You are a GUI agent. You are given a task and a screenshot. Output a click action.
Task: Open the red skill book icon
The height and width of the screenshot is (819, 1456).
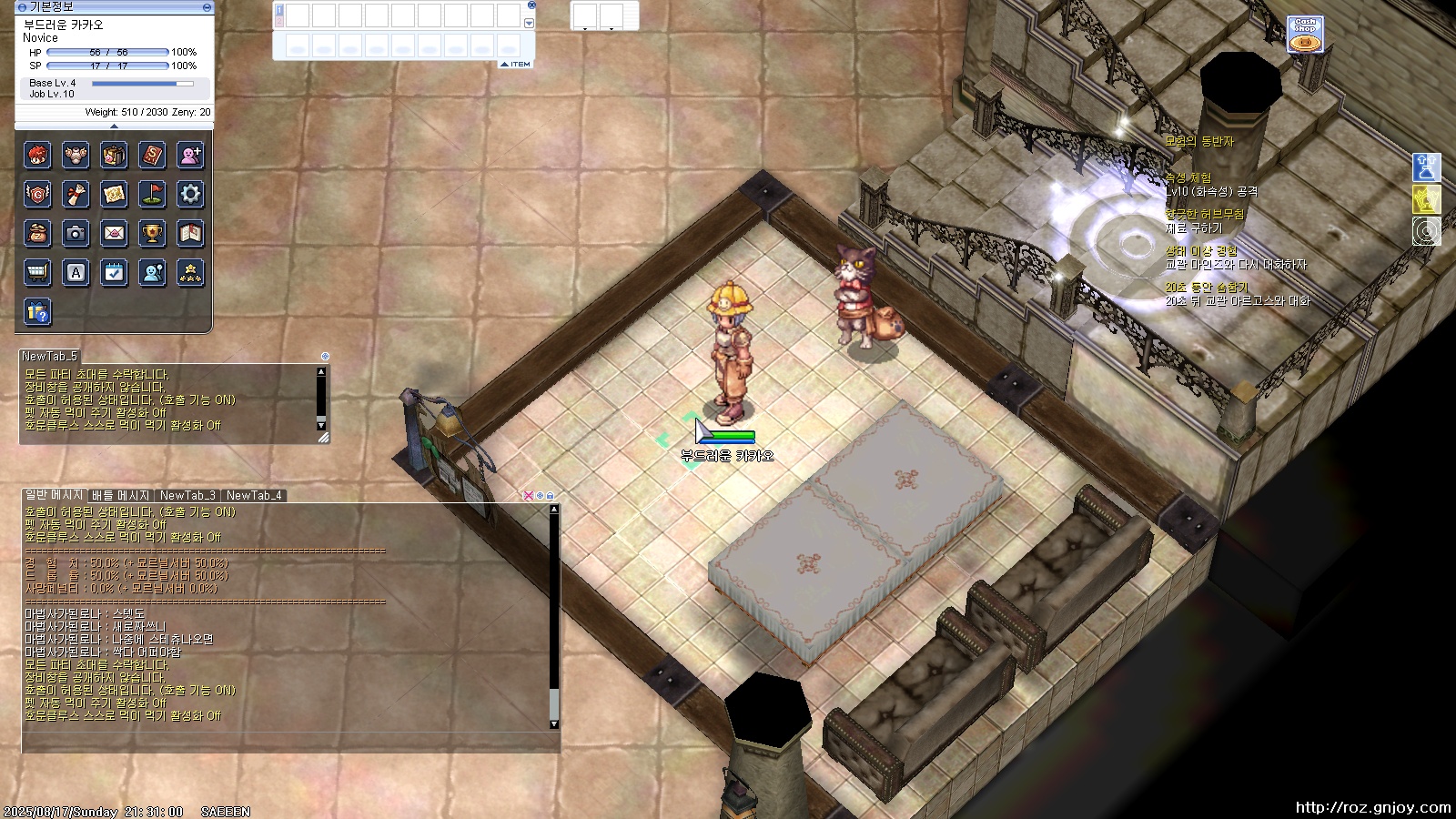(x=152, y=156)
